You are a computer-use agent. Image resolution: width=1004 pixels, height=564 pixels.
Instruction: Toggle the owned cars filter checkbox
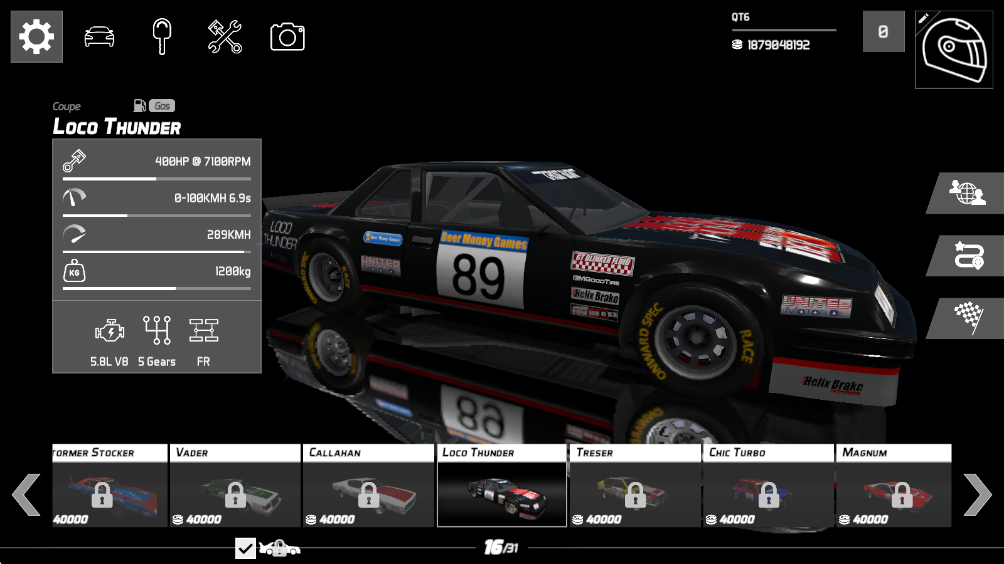click(x=246, y=548)
